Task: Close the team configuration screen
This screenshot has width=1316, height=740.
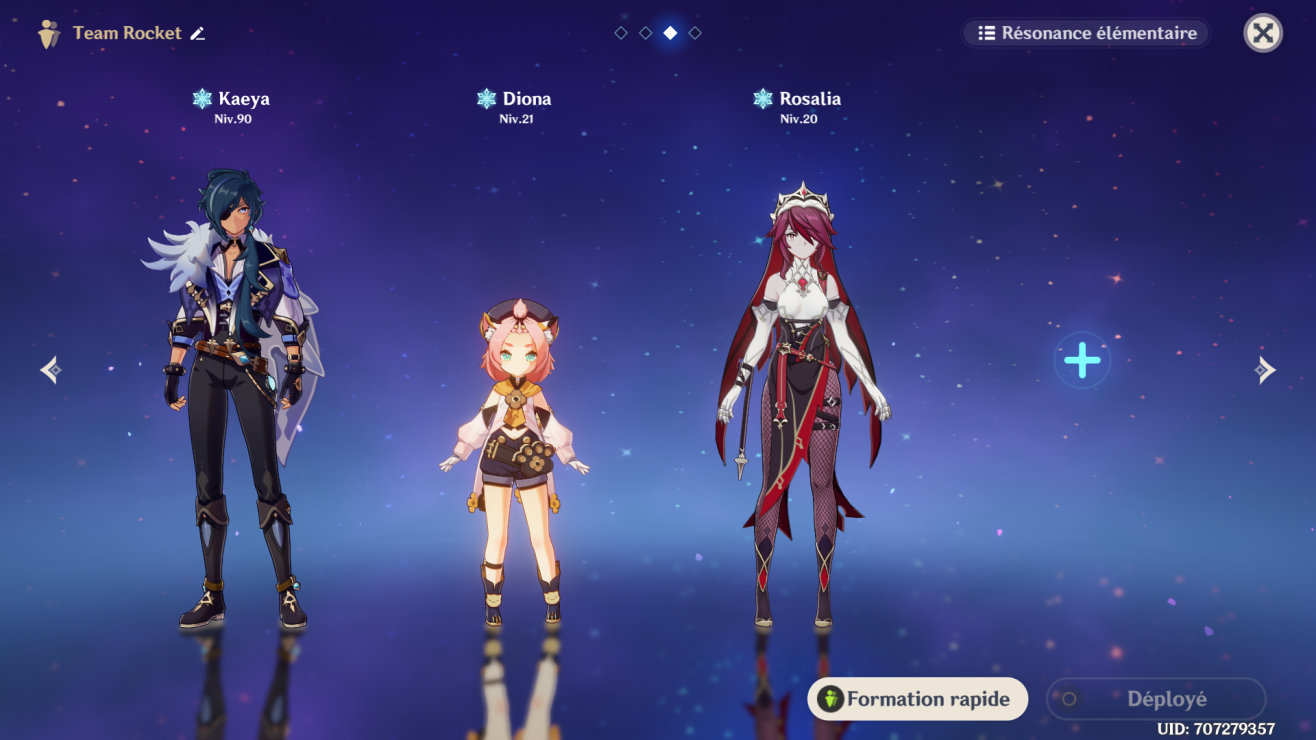Action: coord(1262,33)
